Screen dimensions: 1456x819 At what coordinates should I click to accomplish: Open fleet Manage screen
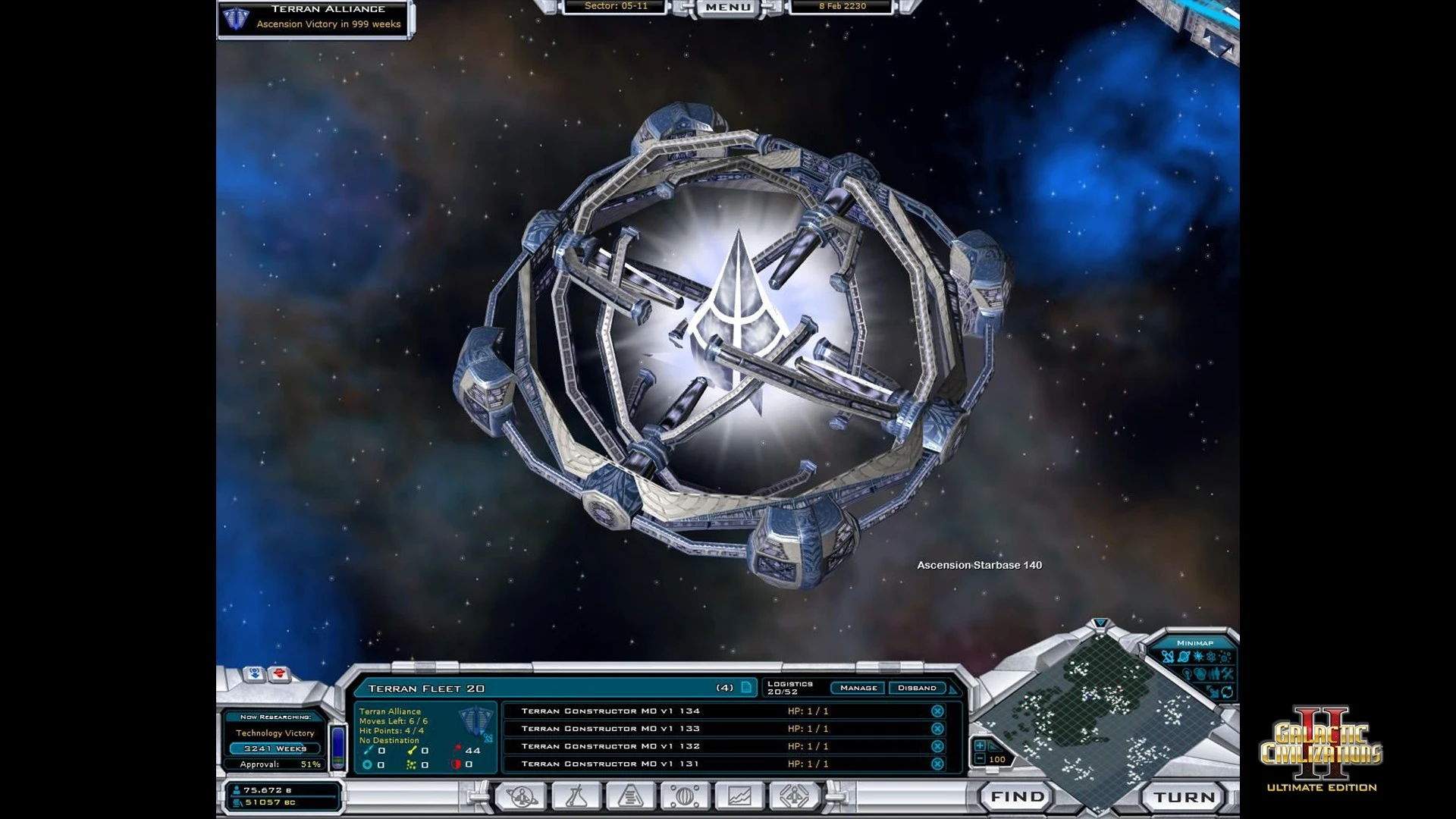click(x=858, y=688)
